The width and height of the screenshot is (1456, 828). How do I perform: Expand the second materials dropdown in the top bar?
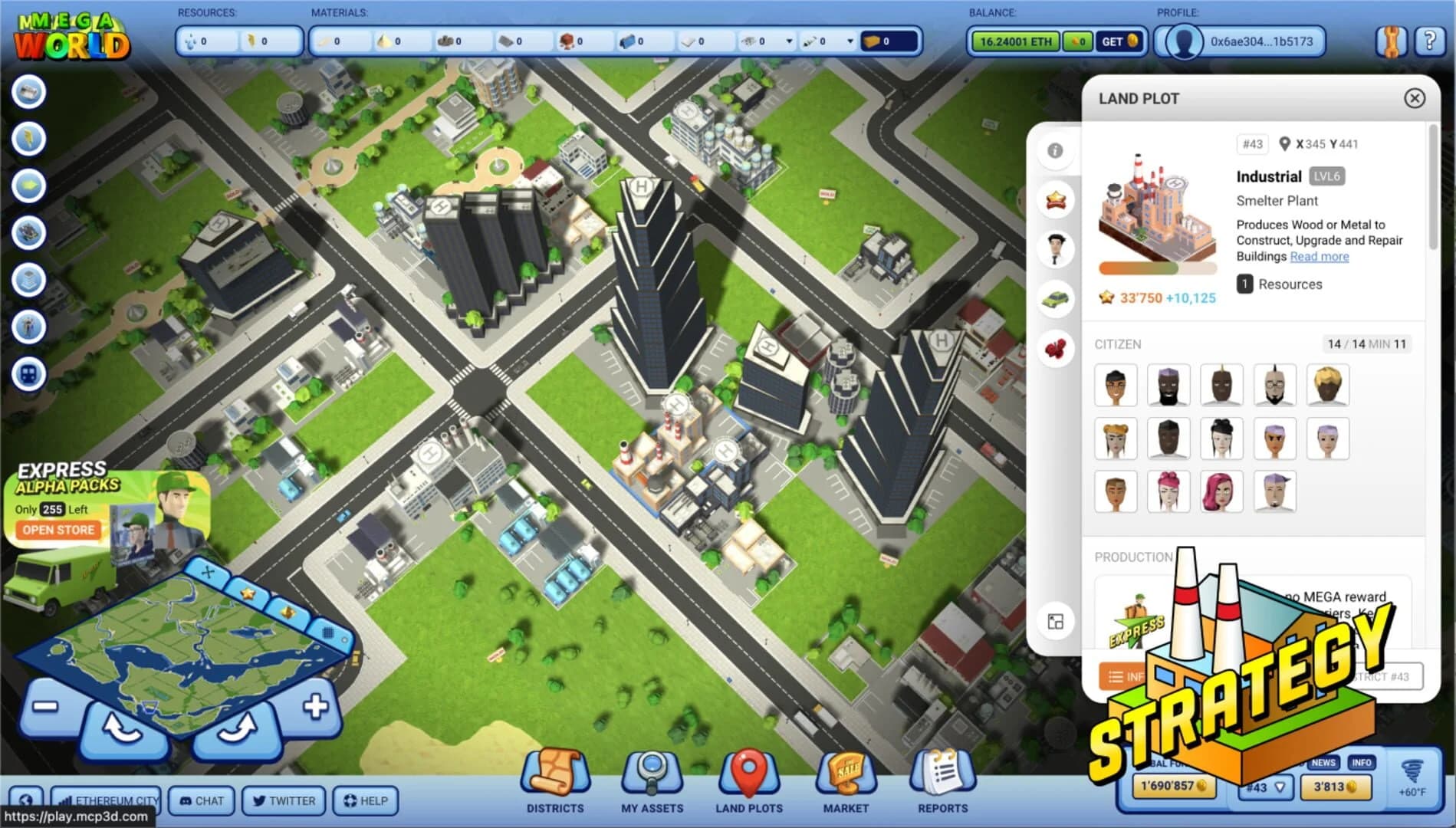850,42
